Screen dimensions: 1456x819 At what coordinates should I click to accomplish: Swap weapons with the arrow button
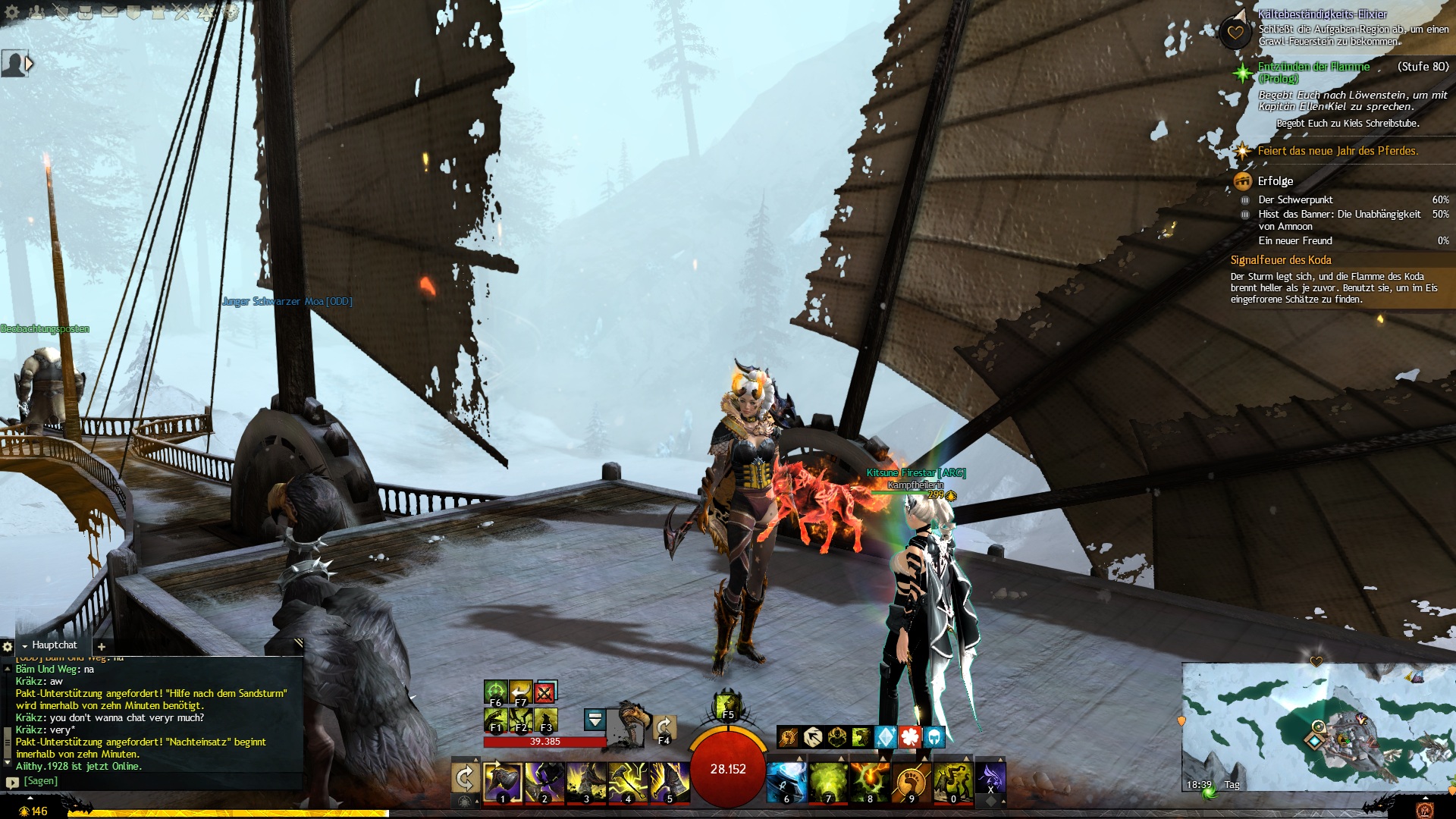coord(464,778)
